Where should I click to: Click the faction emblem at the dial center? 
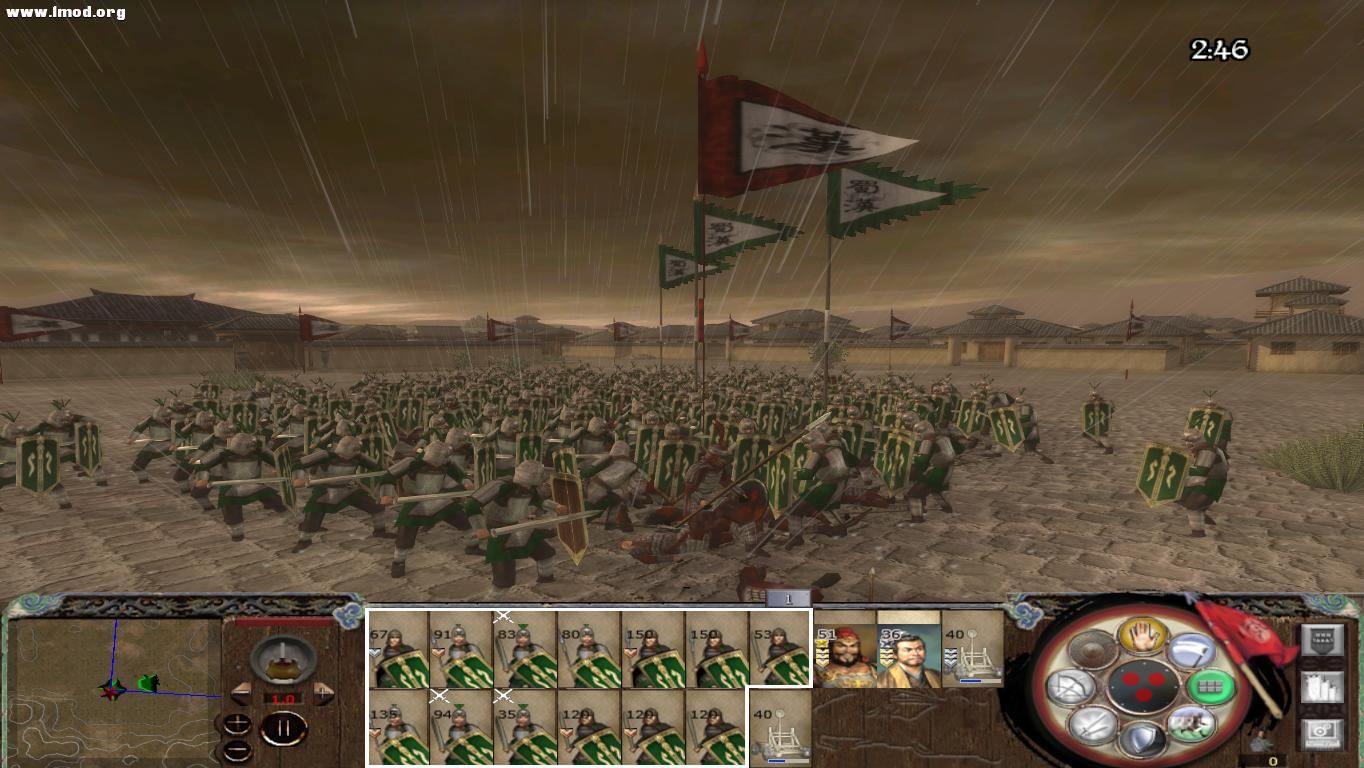click(x=1145, y=687)
